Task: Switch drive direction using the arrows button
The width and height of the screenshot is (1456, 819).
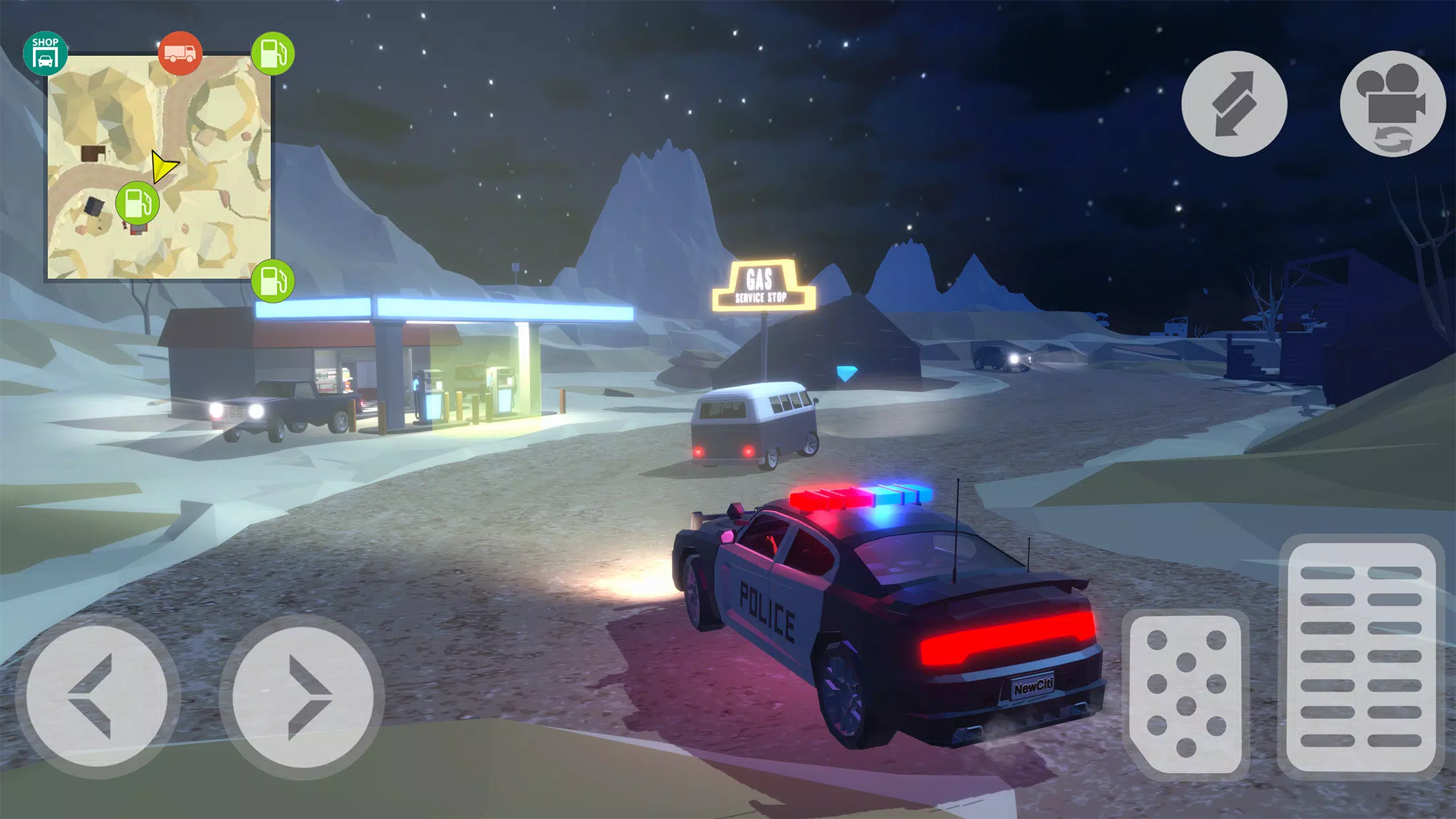Action: 1234,102
